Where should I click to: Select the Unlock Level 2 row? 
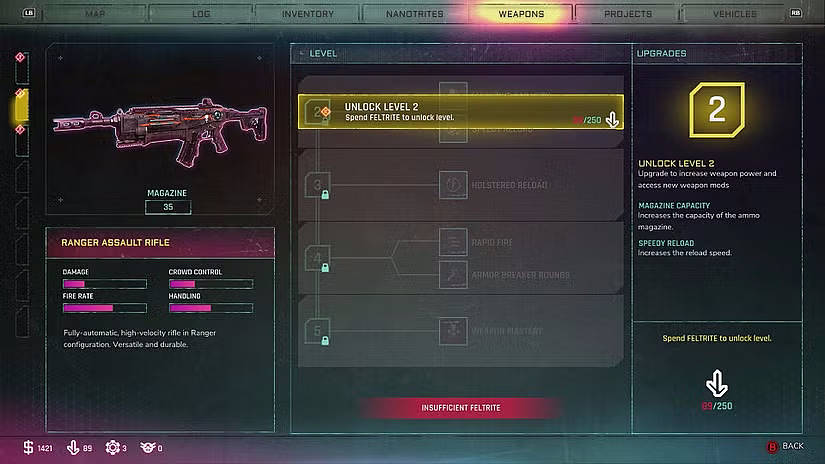pos(461,112)
